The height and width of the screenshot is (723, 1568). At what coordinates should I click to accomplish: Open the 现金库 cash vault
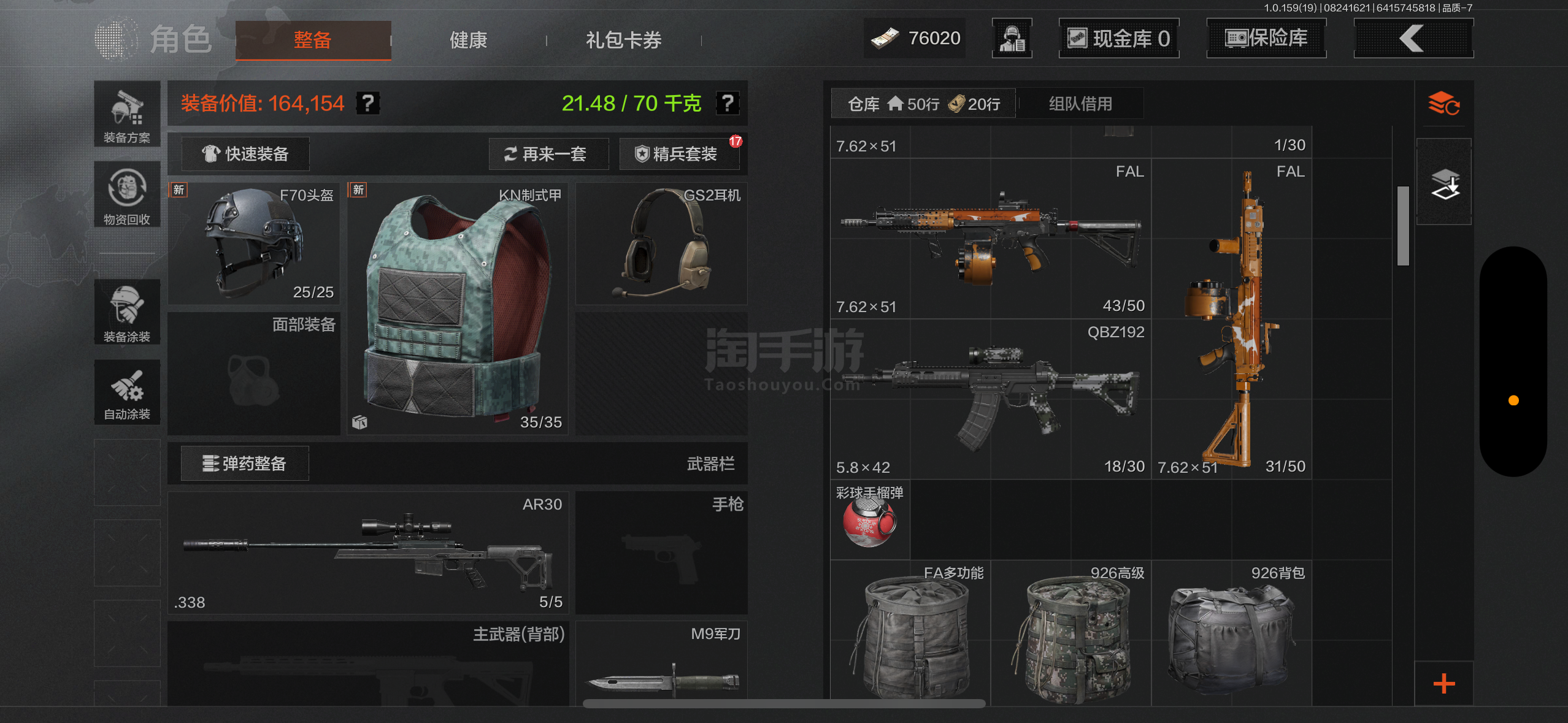point(1119,39)
